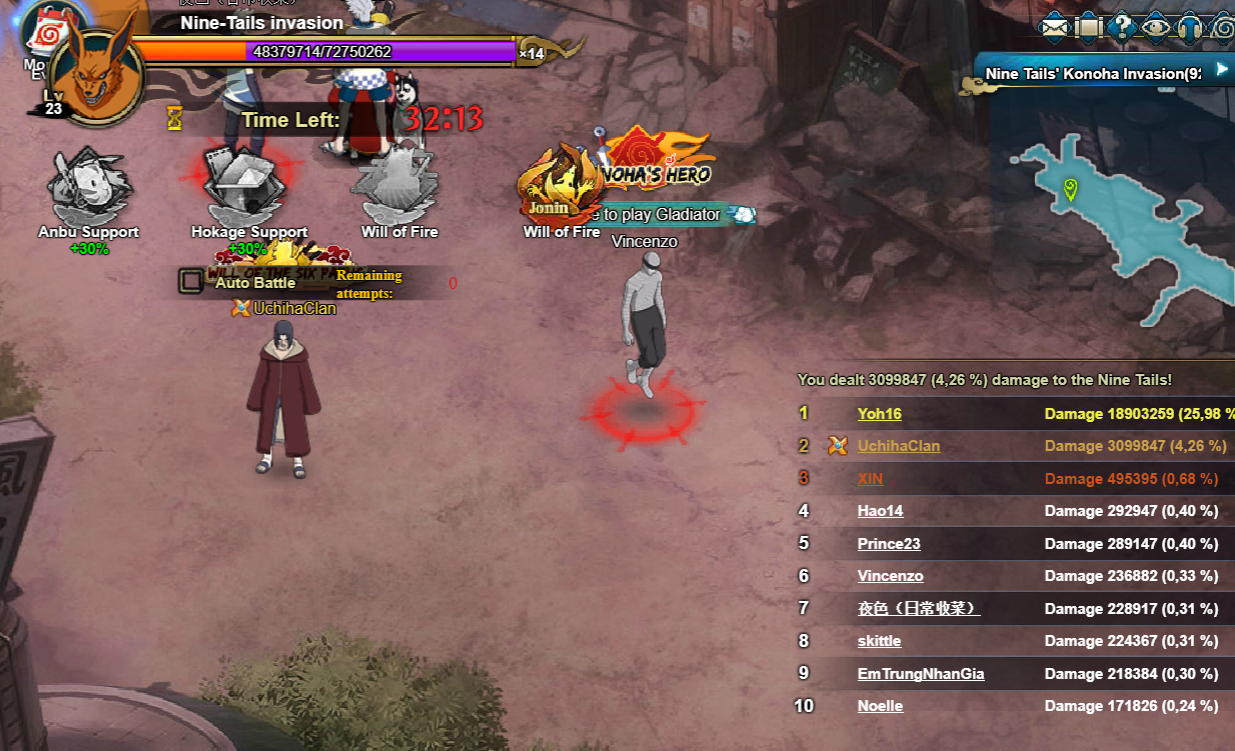Select UchihaClan in the damage ranking
The height and width of the screenshot is (751, 1235).
pos(898,446)
